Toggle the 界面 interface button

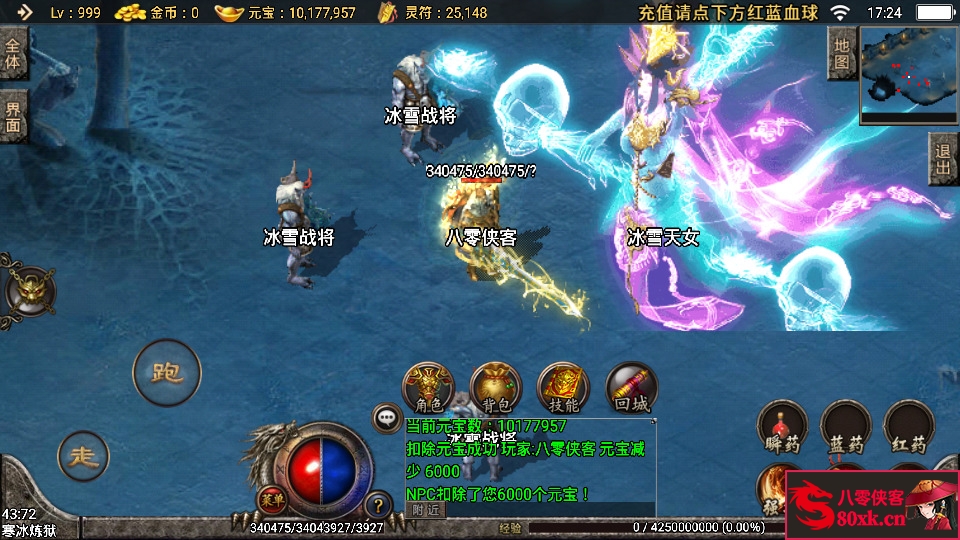pos(14,117)
